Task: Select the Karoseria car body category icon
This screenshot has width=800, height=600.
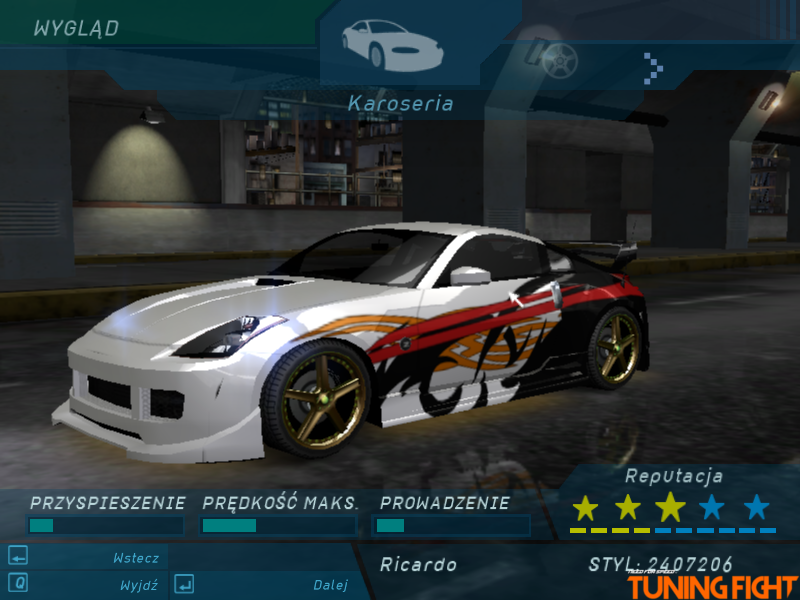Action: pos(391,44)
